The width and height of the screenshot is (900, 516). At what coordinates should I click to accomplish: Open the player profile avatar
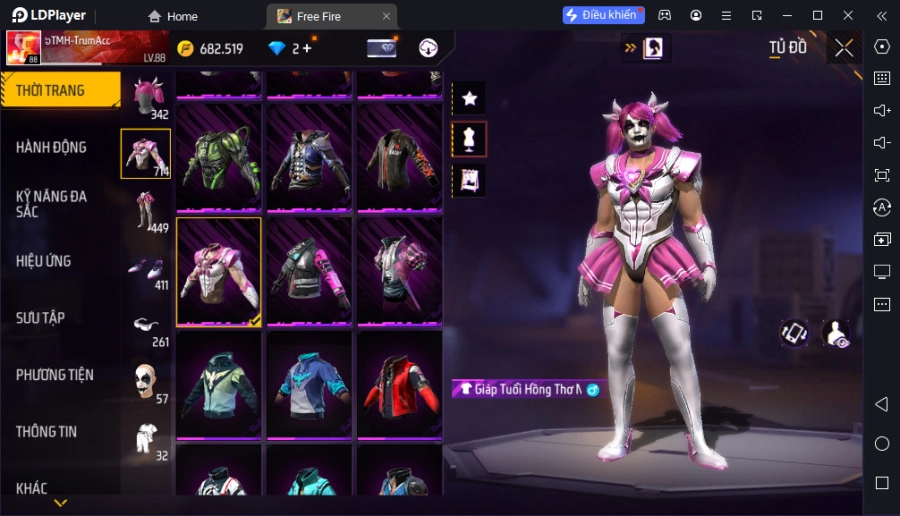click(24, 48)
